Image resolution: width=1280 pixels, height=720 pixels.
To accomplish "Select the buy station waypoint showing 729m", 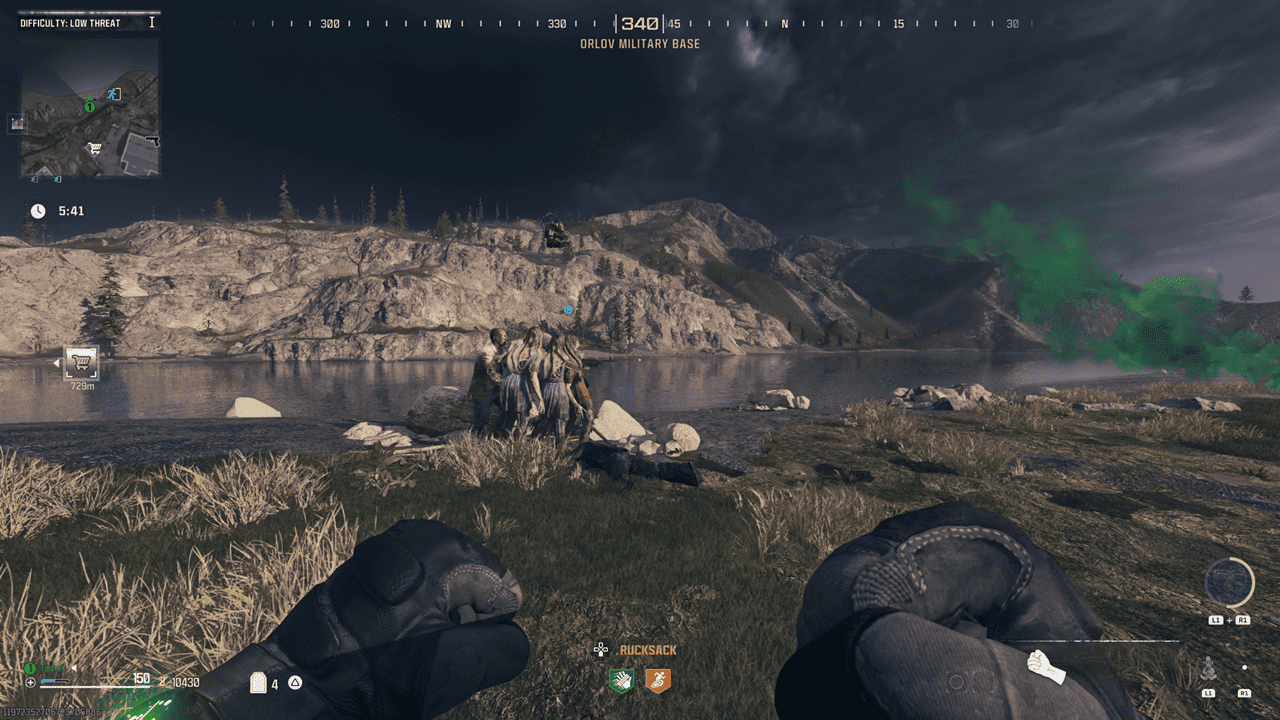I will click(x=81, y=362).
